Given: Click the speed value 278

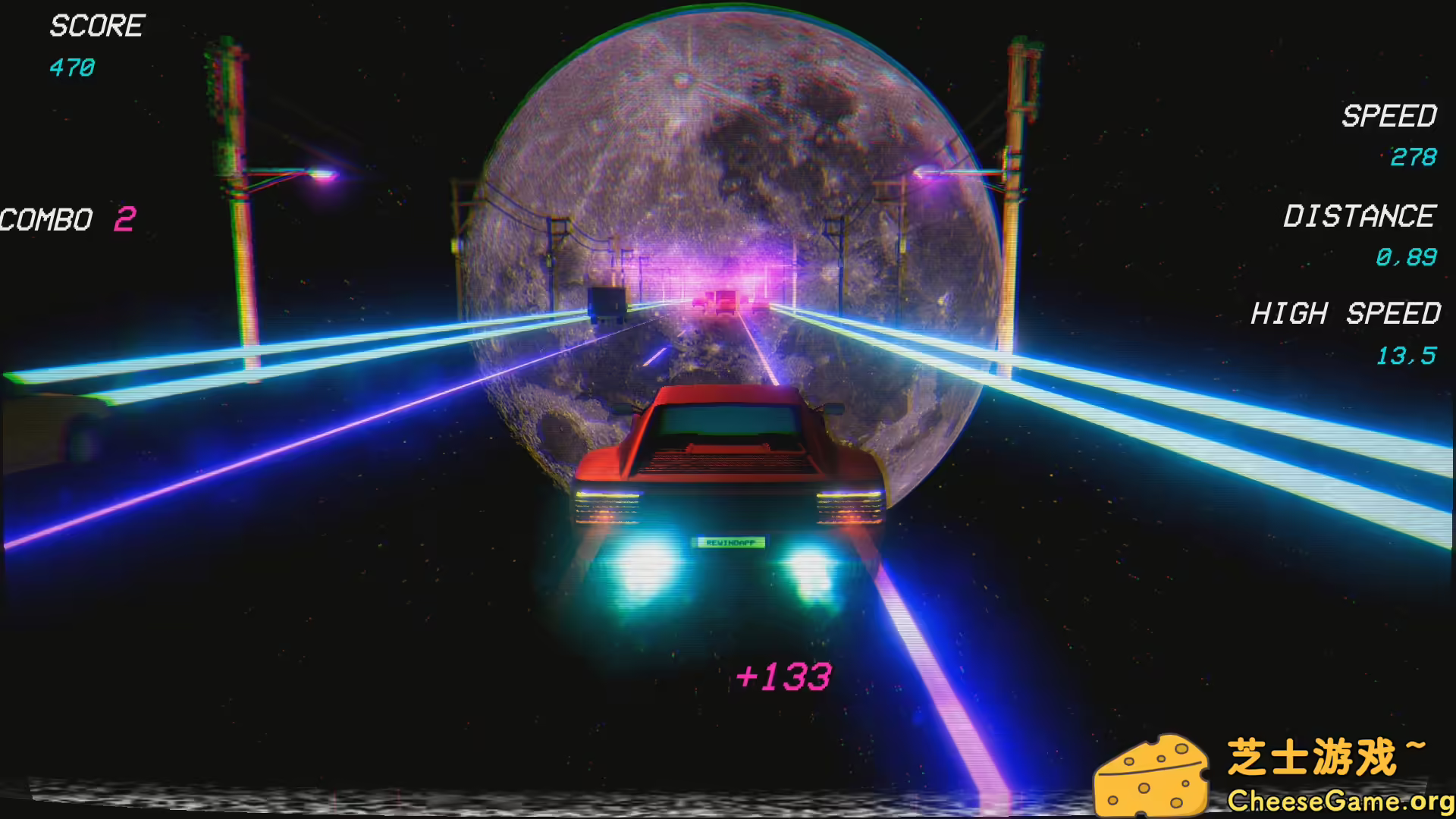Looking at the screenshot, I should tap(1414, 158).
